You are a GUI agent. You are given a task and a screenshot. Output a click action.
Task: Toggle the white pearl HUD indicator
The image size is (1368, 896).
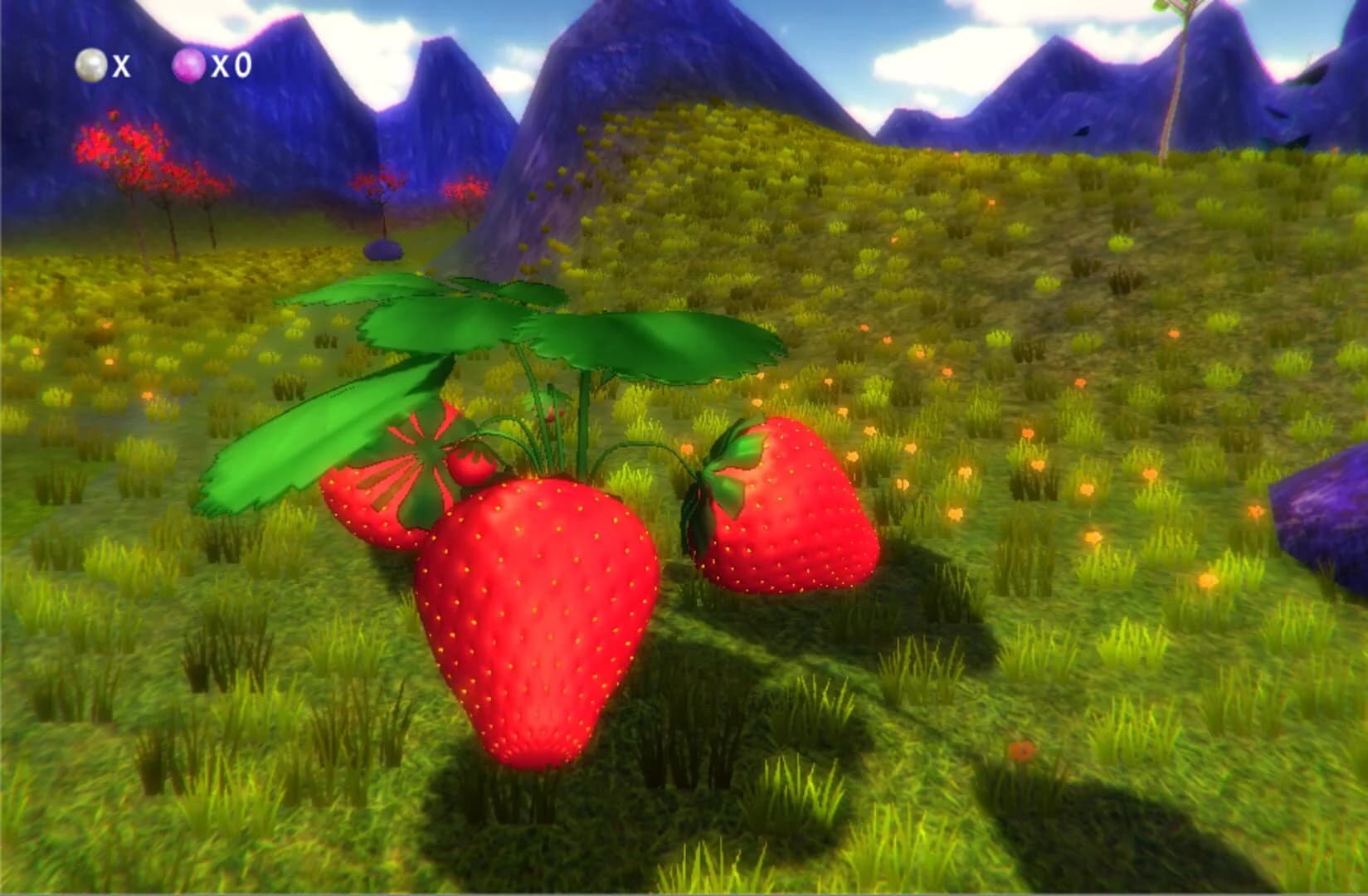(x=91, y=65)
